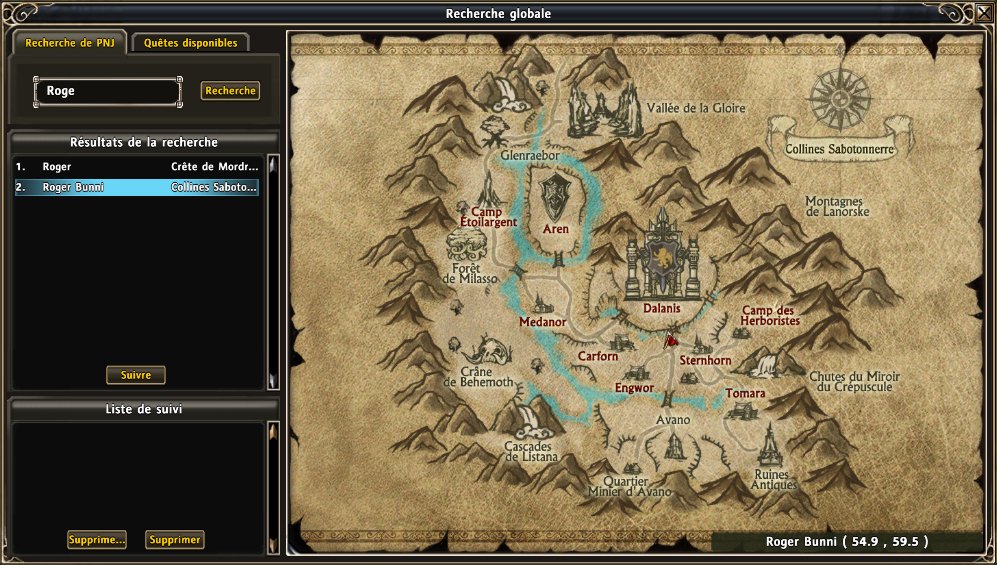Image resolution: width=997 pixels, height=565 pixels.
Task: Click the red flag marker on the map
Action: [671, 339]
